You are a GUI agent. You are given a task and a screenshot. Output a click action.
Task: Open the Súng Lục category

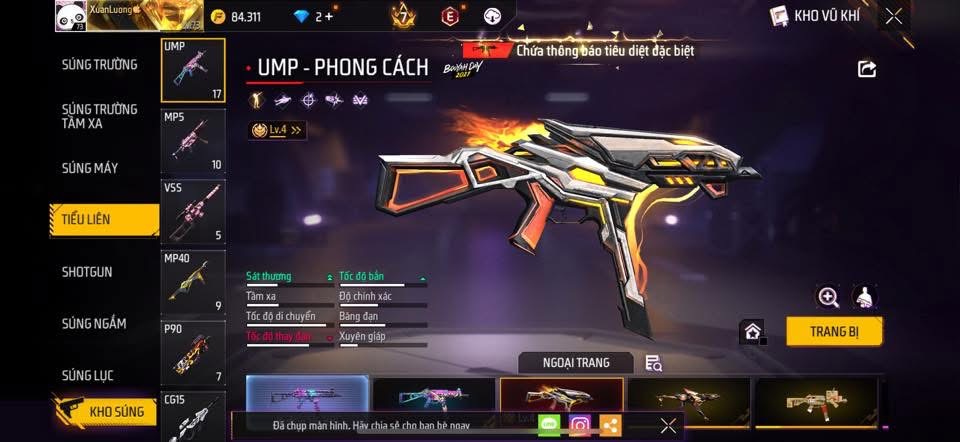point(88,376)
